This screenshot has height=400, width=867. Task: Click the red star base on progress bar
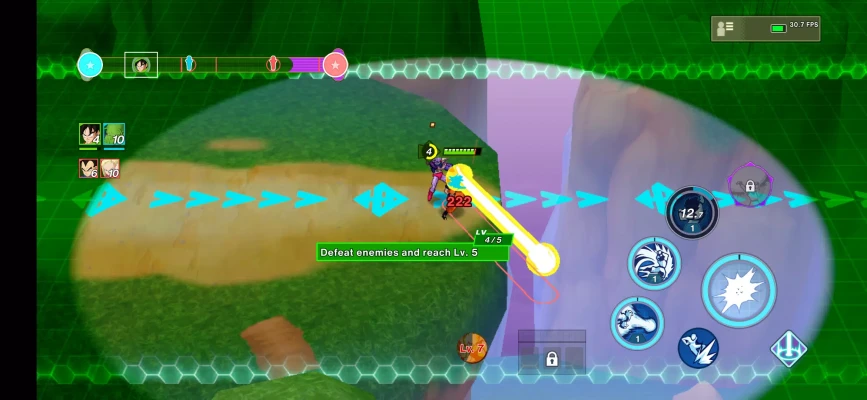pos(335,66)
